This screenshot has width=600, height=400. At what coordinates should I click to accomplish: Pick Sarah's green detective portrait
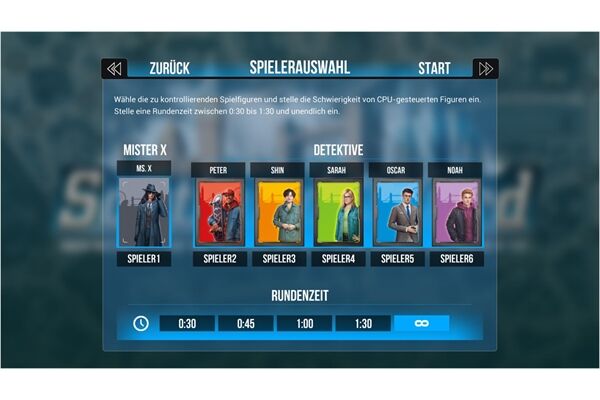pyautogui.click(x=338, y=212)
